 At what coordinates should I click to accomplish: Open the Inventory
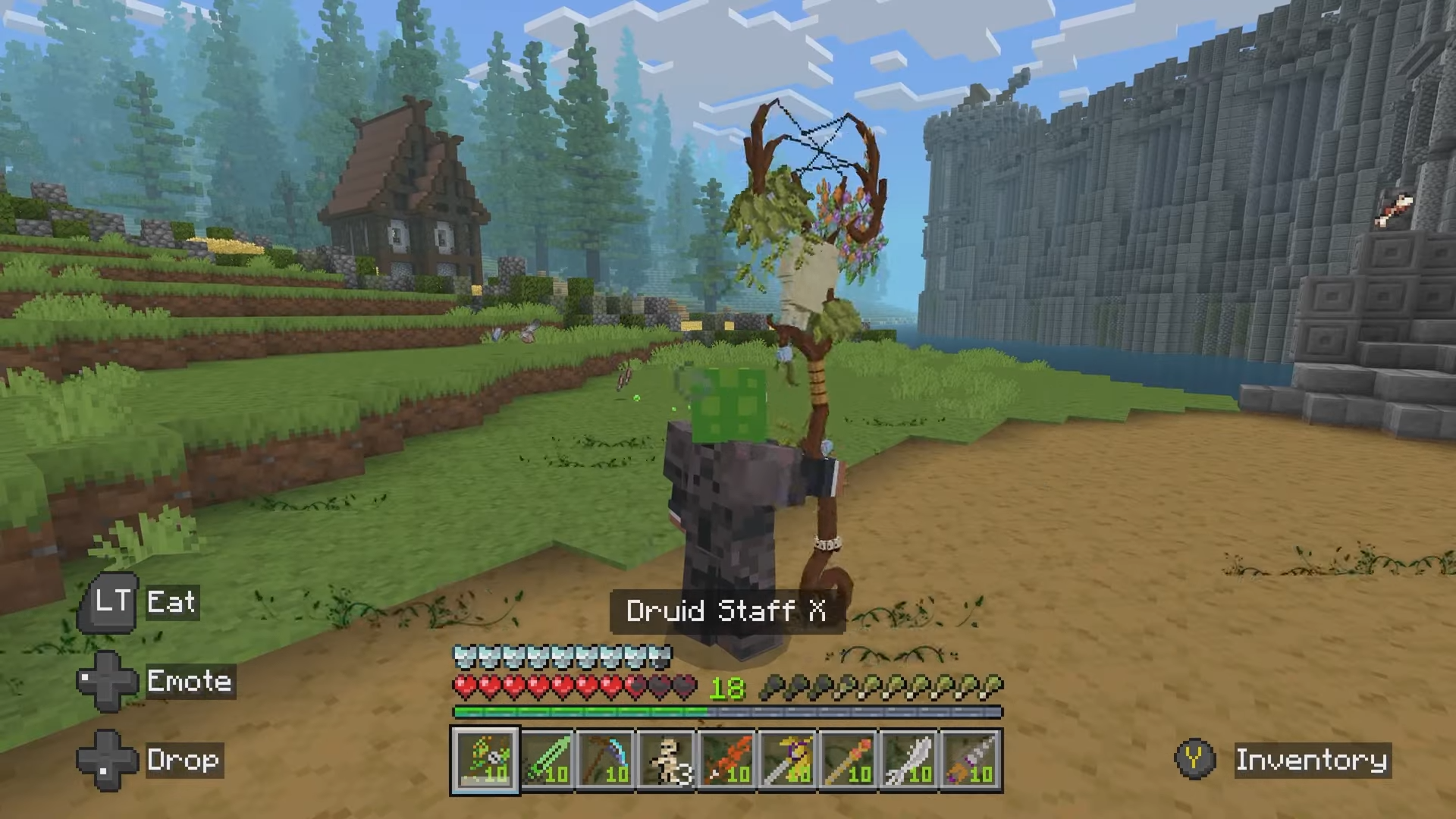[1311, 760]
